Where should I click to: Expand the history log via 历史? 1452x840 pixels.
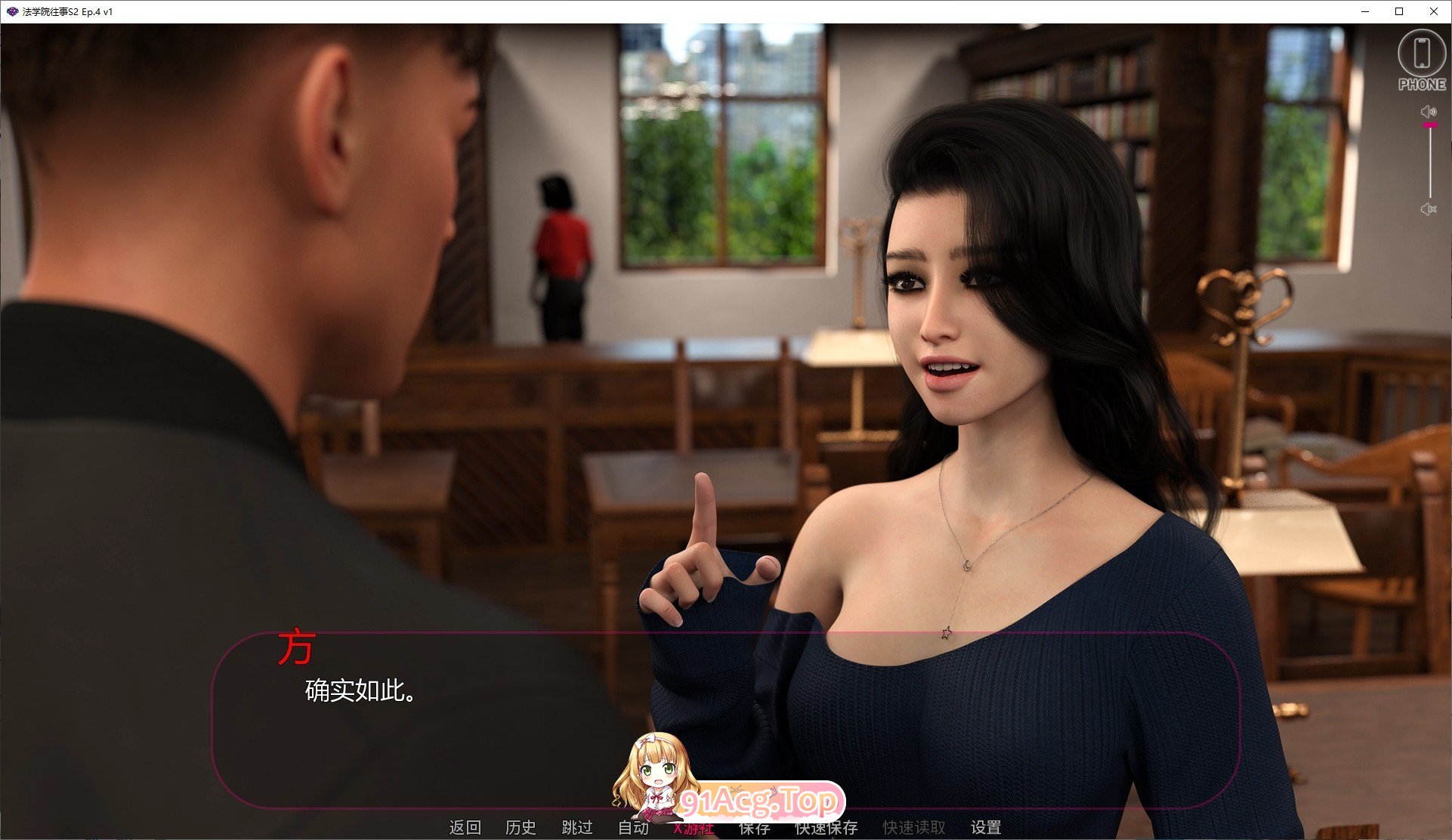tap(521, 827)
